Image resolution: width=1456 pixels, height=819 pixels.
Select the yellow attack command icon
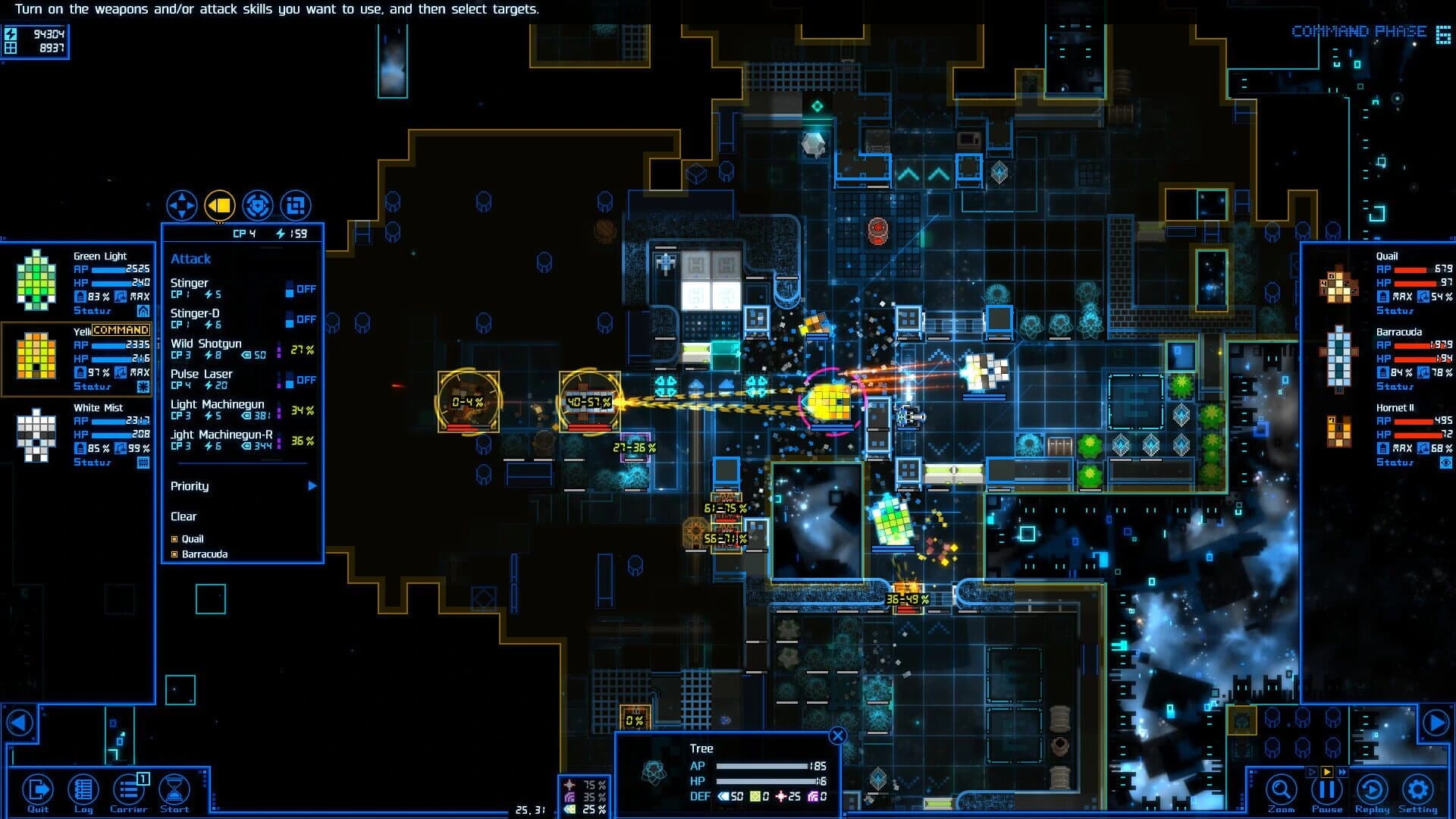(219, 203)
